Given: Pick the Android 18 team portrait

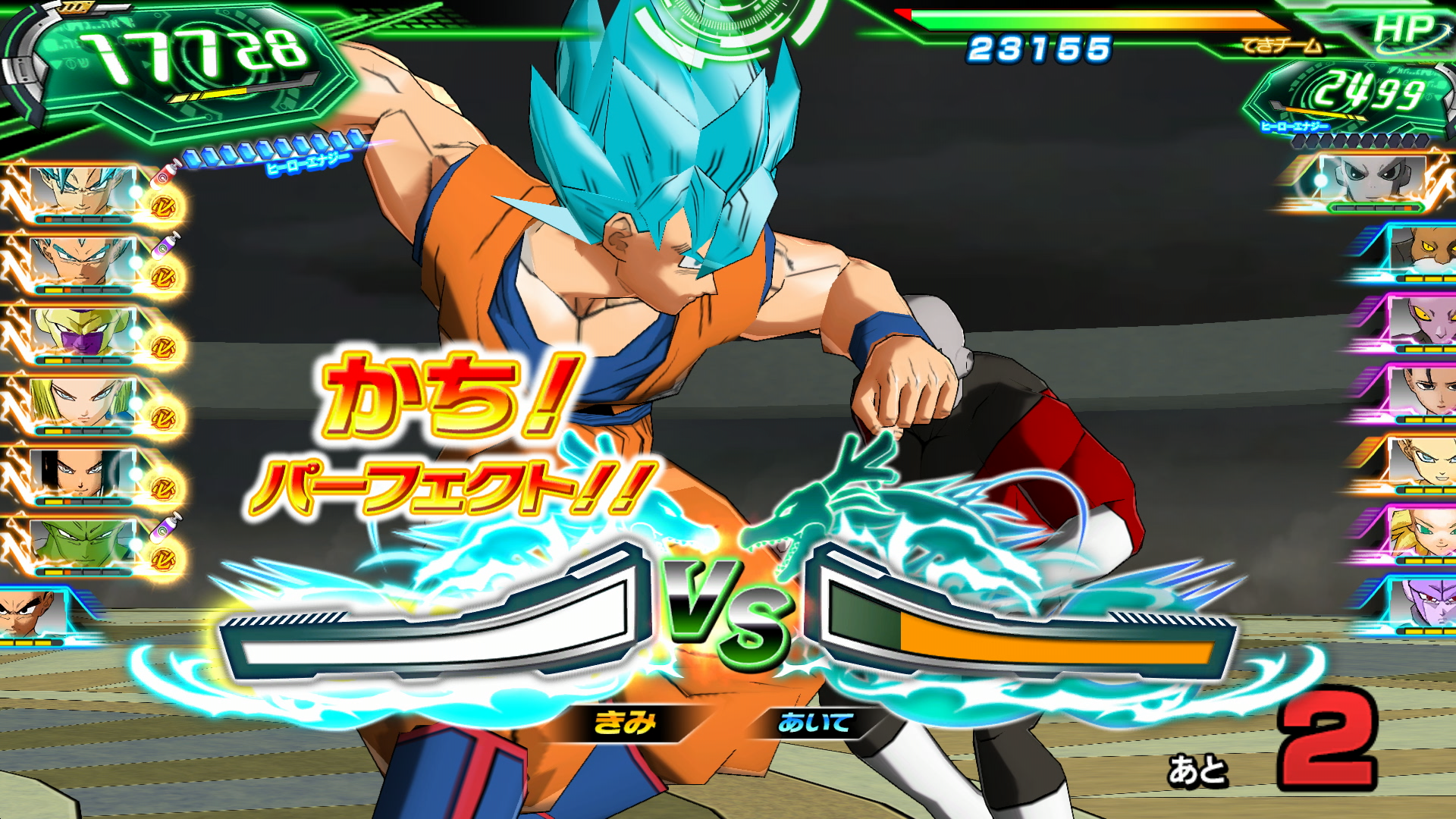Looking at the screenshot, I should tap(82, 402).
